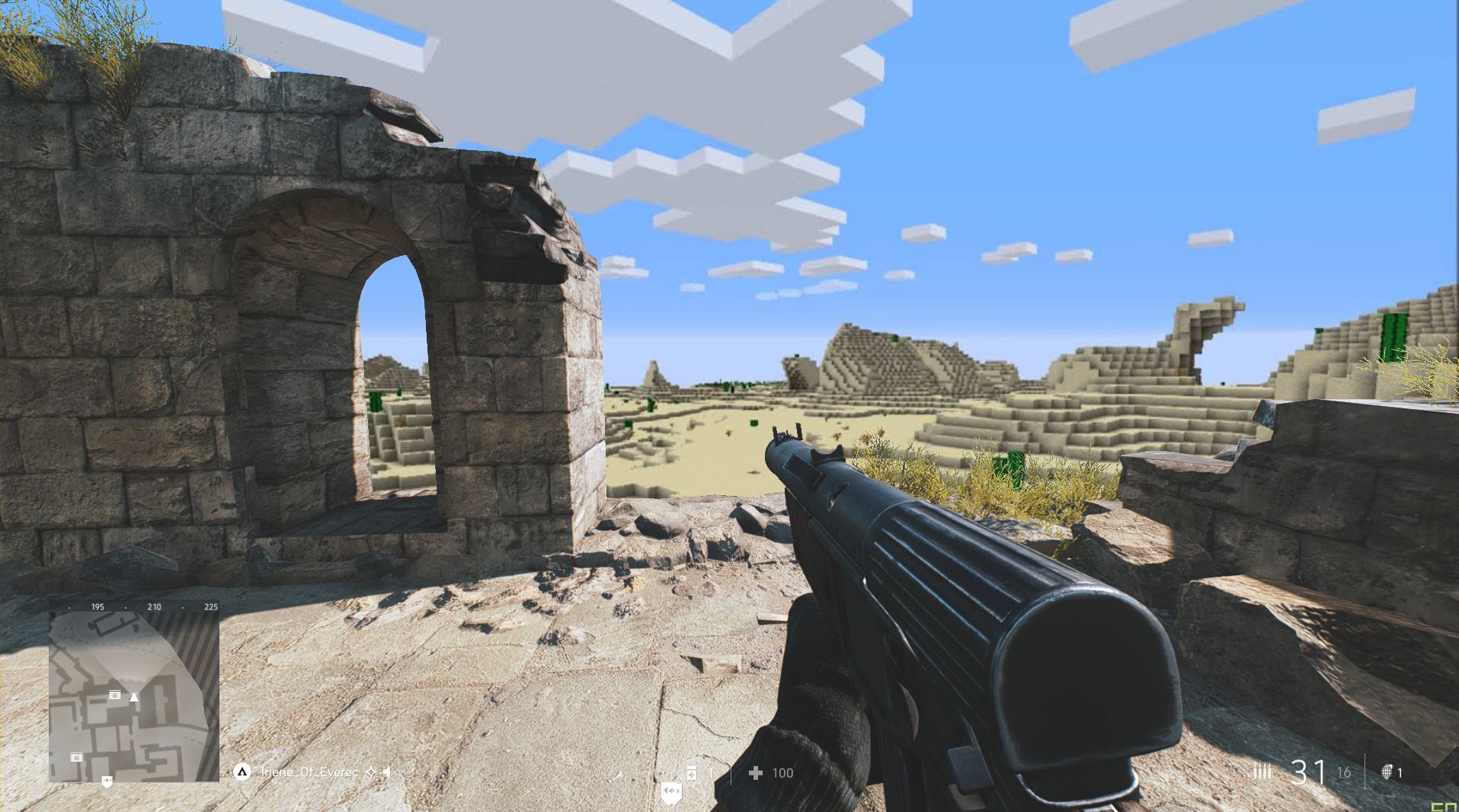The width and height of the screenshot is (1459, 812).
Task: Click the sparkle rank icon after the player name
Action: pos(371,772)
